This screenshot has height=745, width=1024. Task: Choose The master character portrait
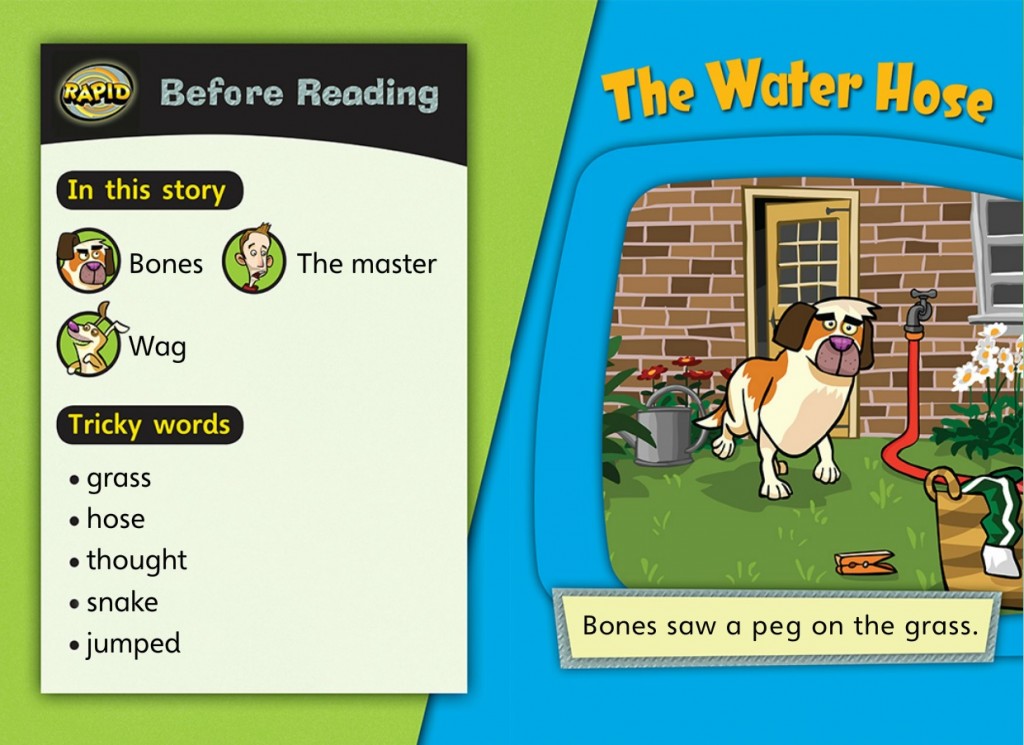click(x=254, y=260)
